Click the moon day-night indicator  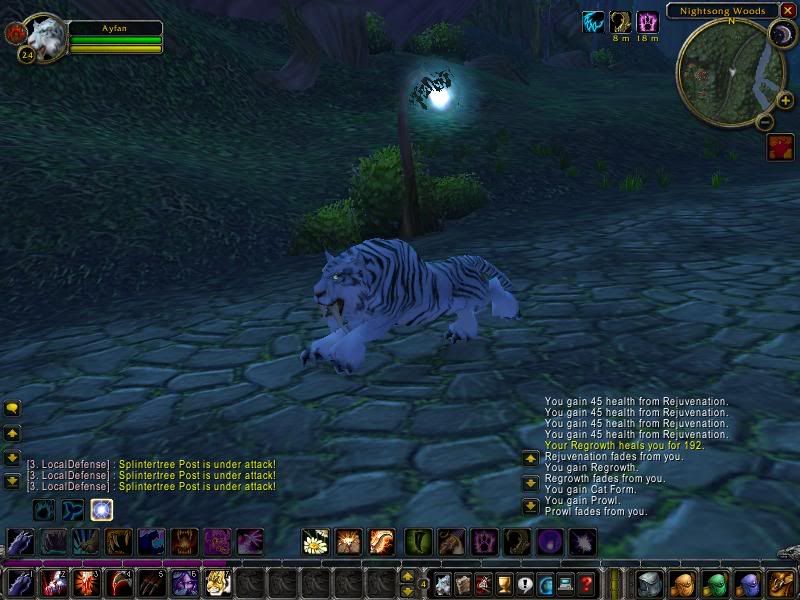coord(780,36)
